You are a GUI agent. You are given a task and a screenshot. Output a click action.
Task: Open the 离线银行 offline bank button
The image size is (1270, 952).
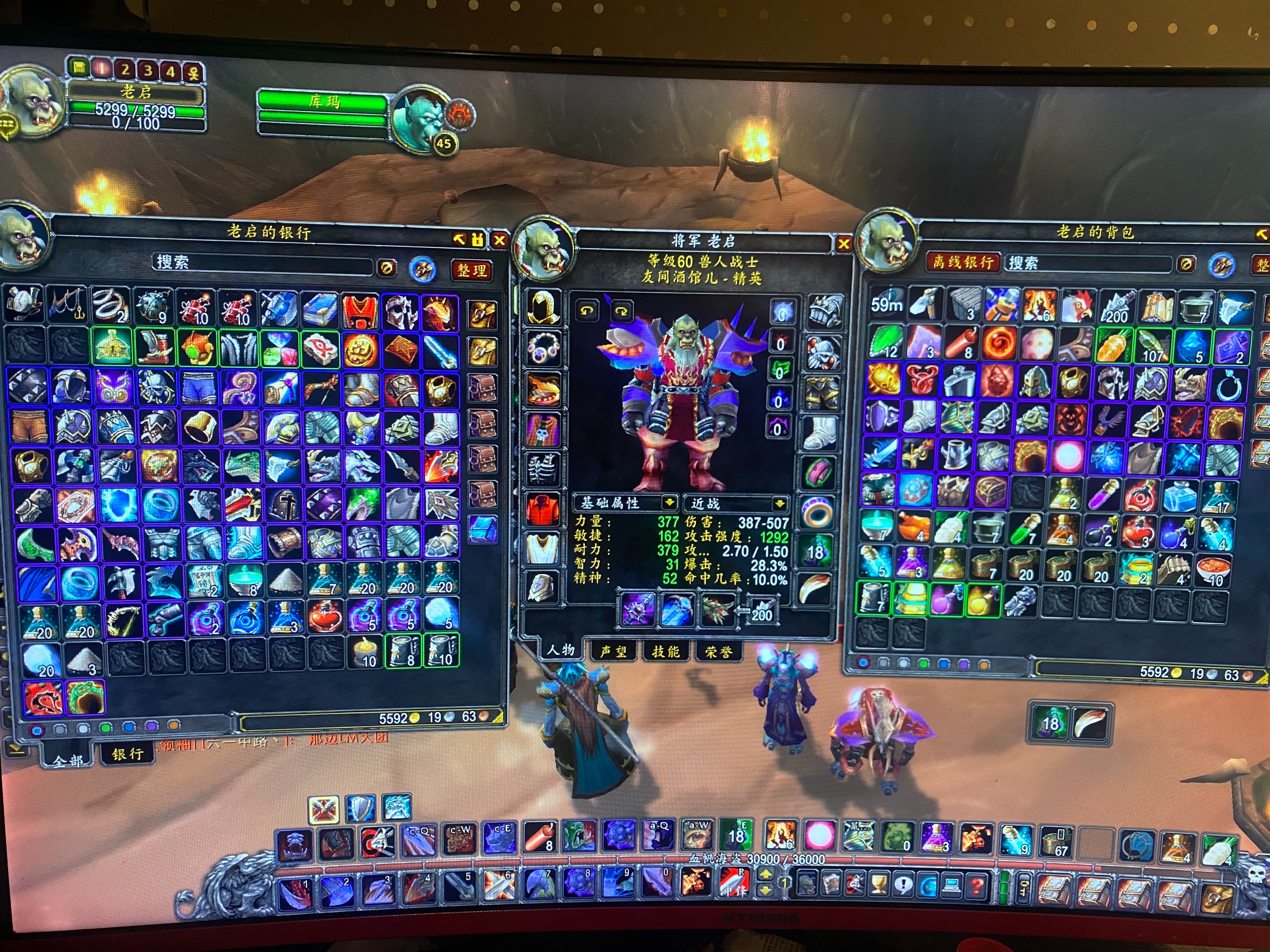coord(963,262)
